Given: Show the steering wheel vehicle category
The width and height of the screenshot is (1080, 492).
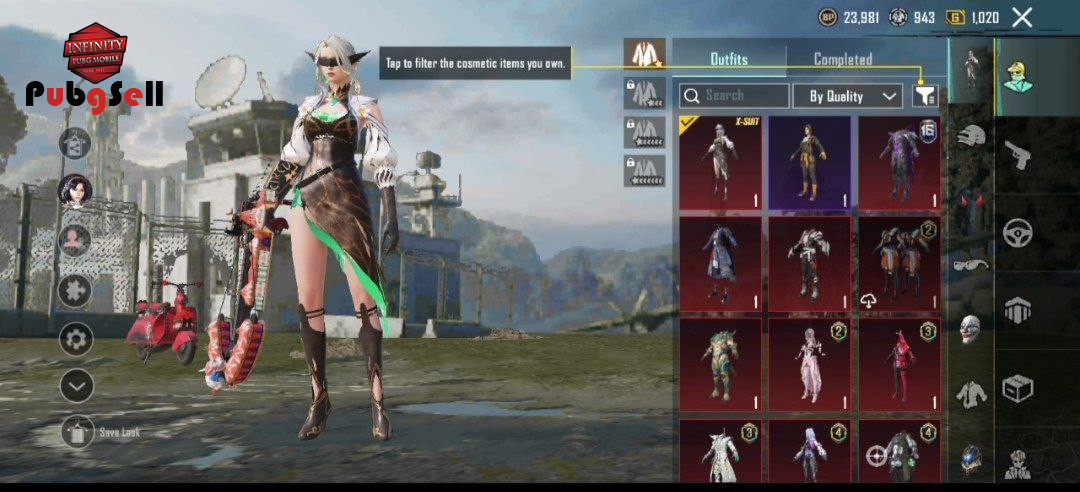Looking at the screenshot, I should [x=1018, y=232].
